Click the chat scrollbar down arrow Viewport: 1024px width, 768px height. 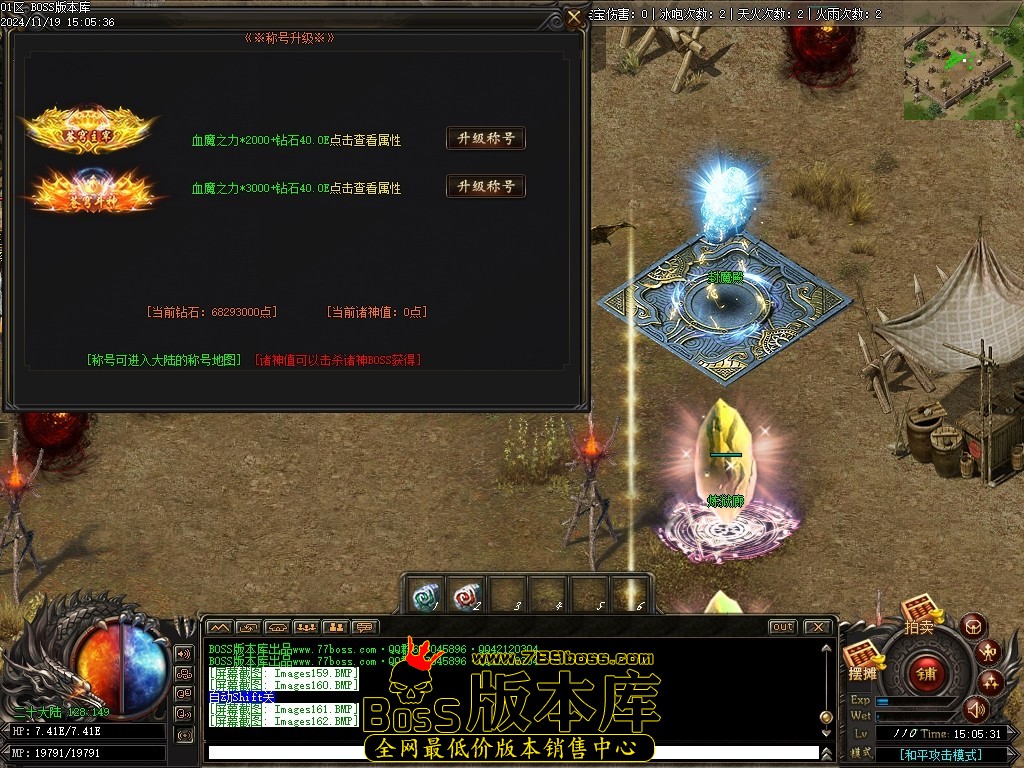tap(826, 735)
